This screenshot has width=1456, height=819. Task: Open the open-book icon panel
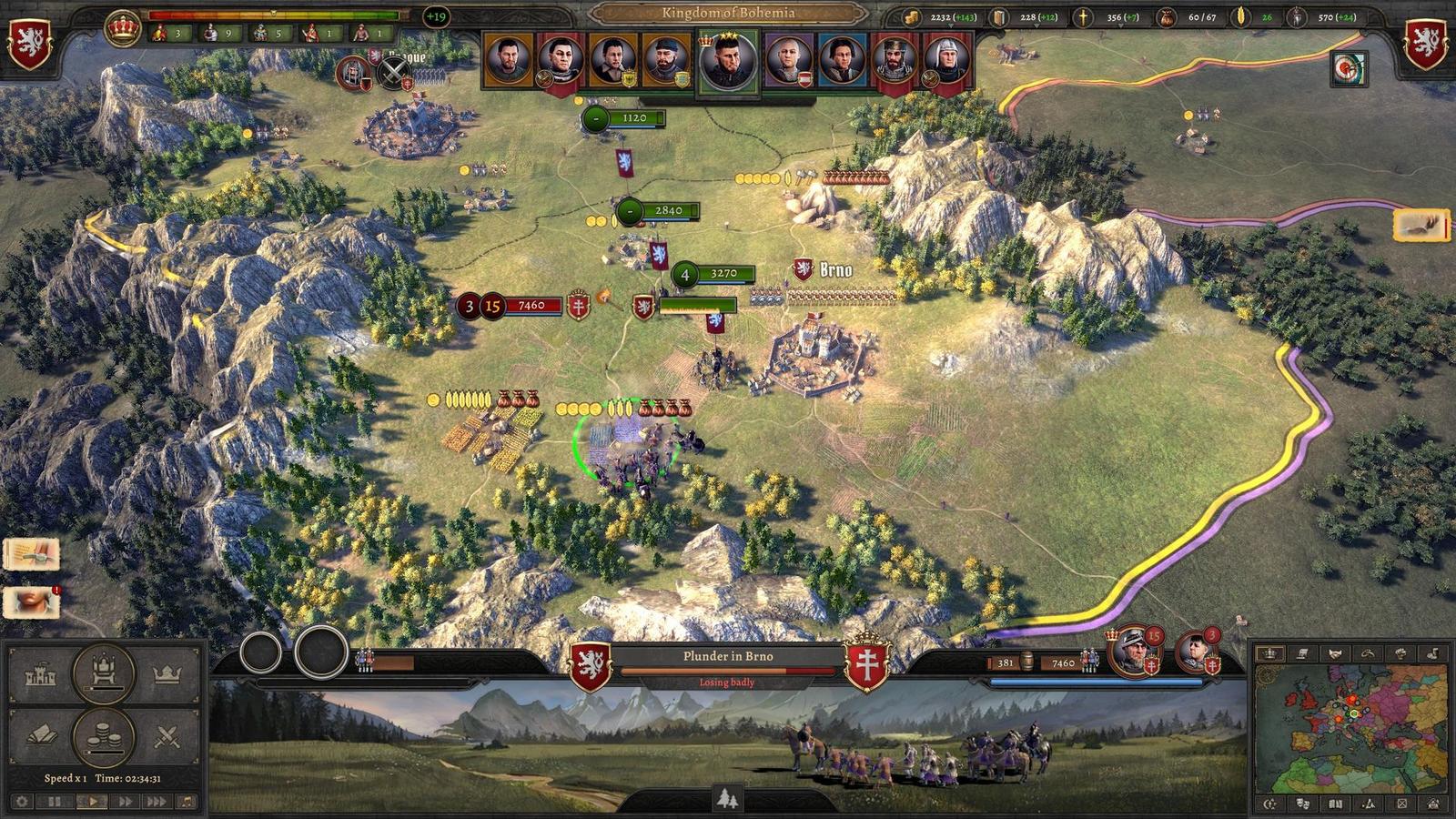point(41,735)
